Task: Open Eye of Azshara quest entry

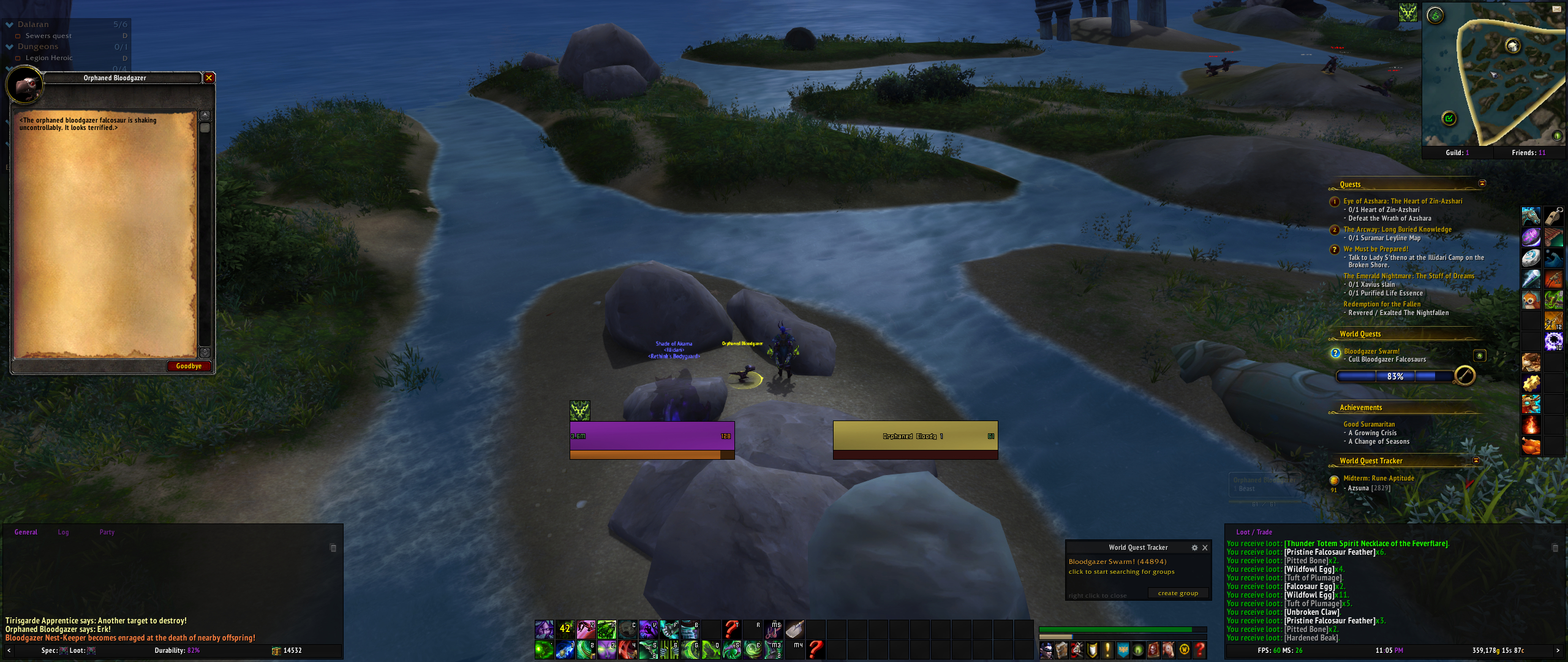Action: pos(1402,201)
